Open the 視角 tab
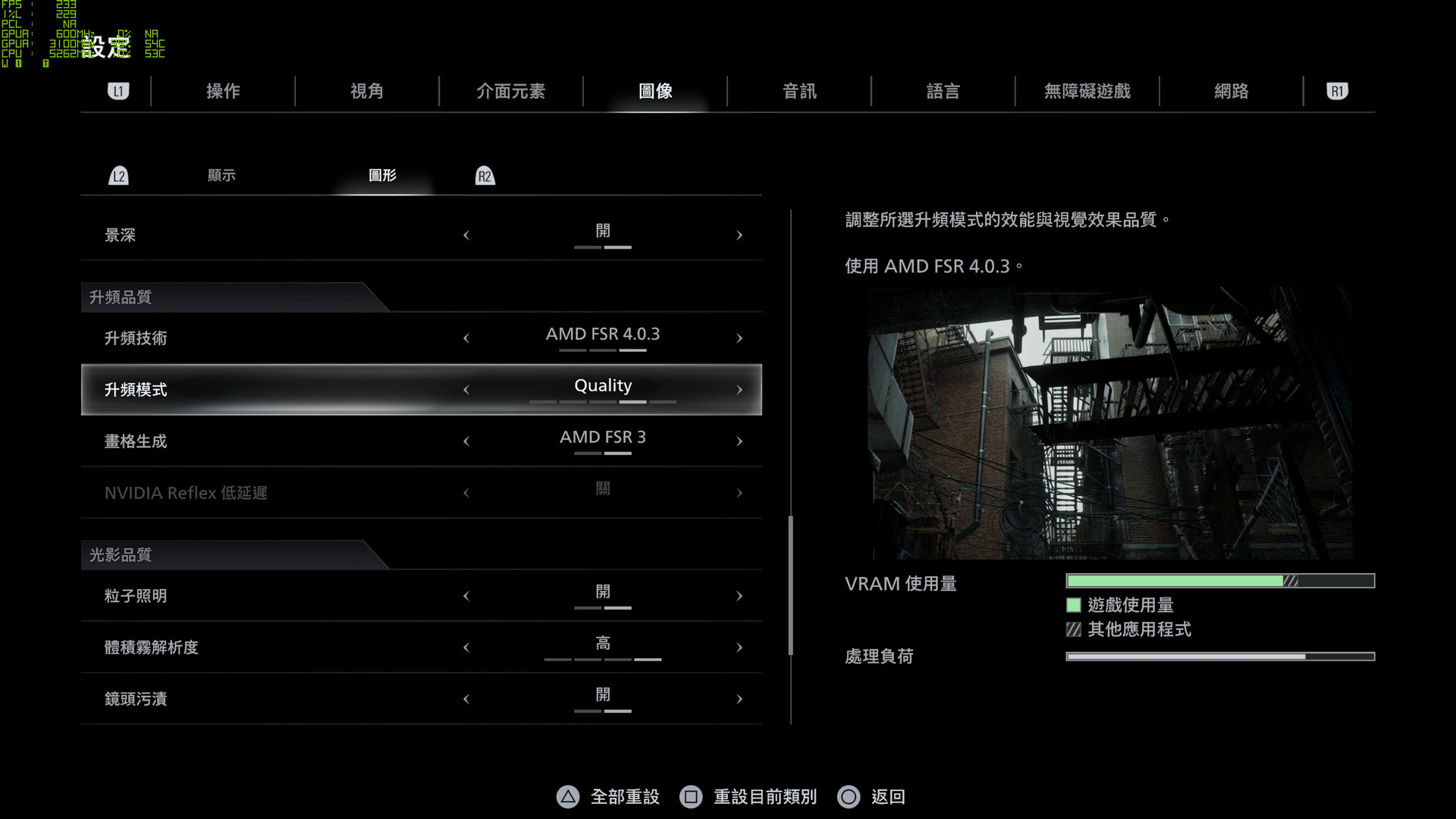Screen dimensions: 1456x819 point(367,92)
